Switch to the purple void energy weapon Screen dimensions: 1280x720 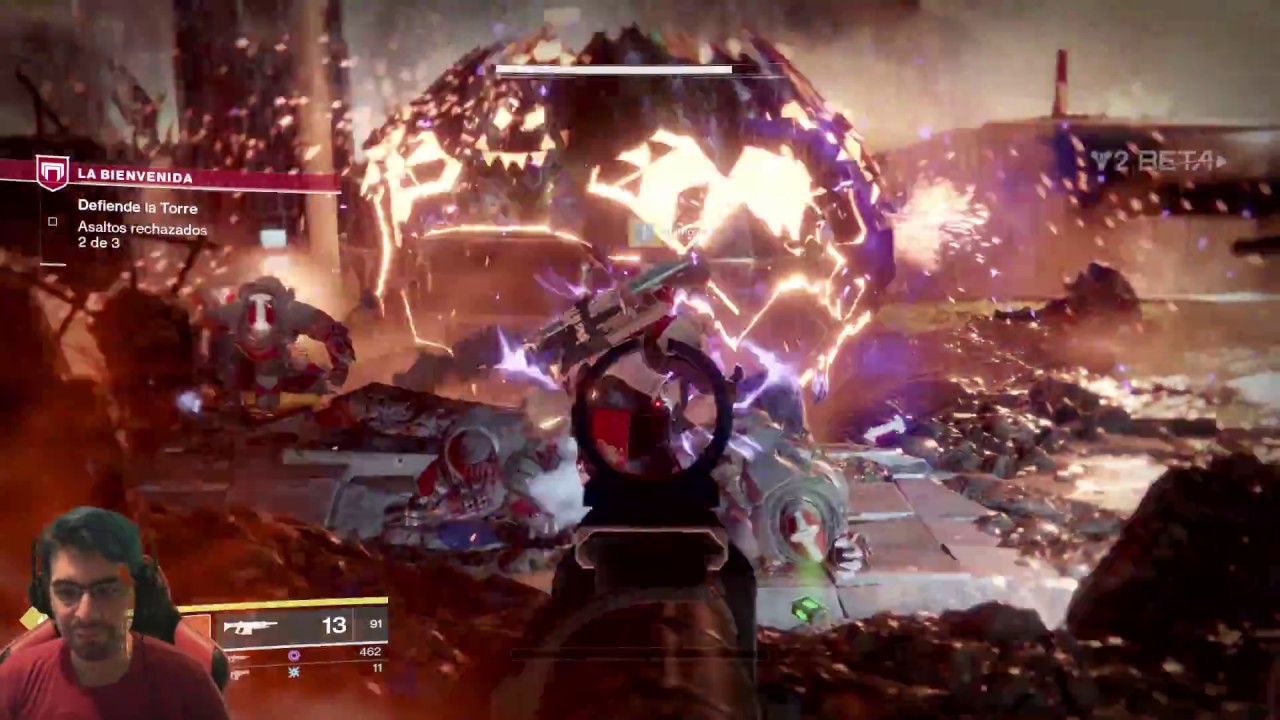pyautogui.click(x=294, y=654)
